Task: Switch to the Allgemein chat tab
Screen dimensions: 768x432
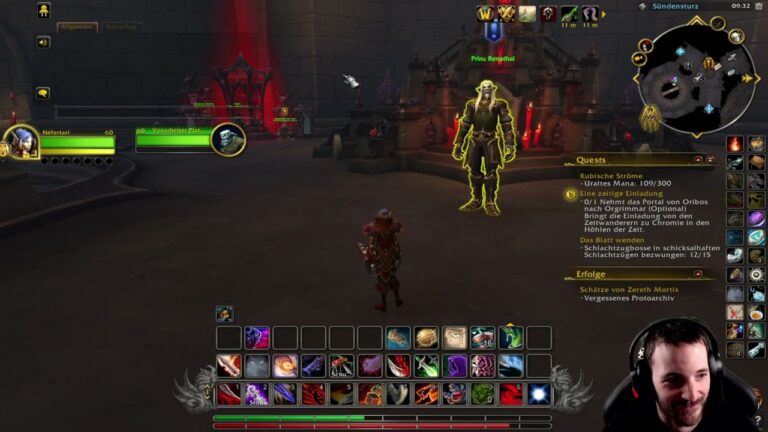Action: tap(76, 27)
